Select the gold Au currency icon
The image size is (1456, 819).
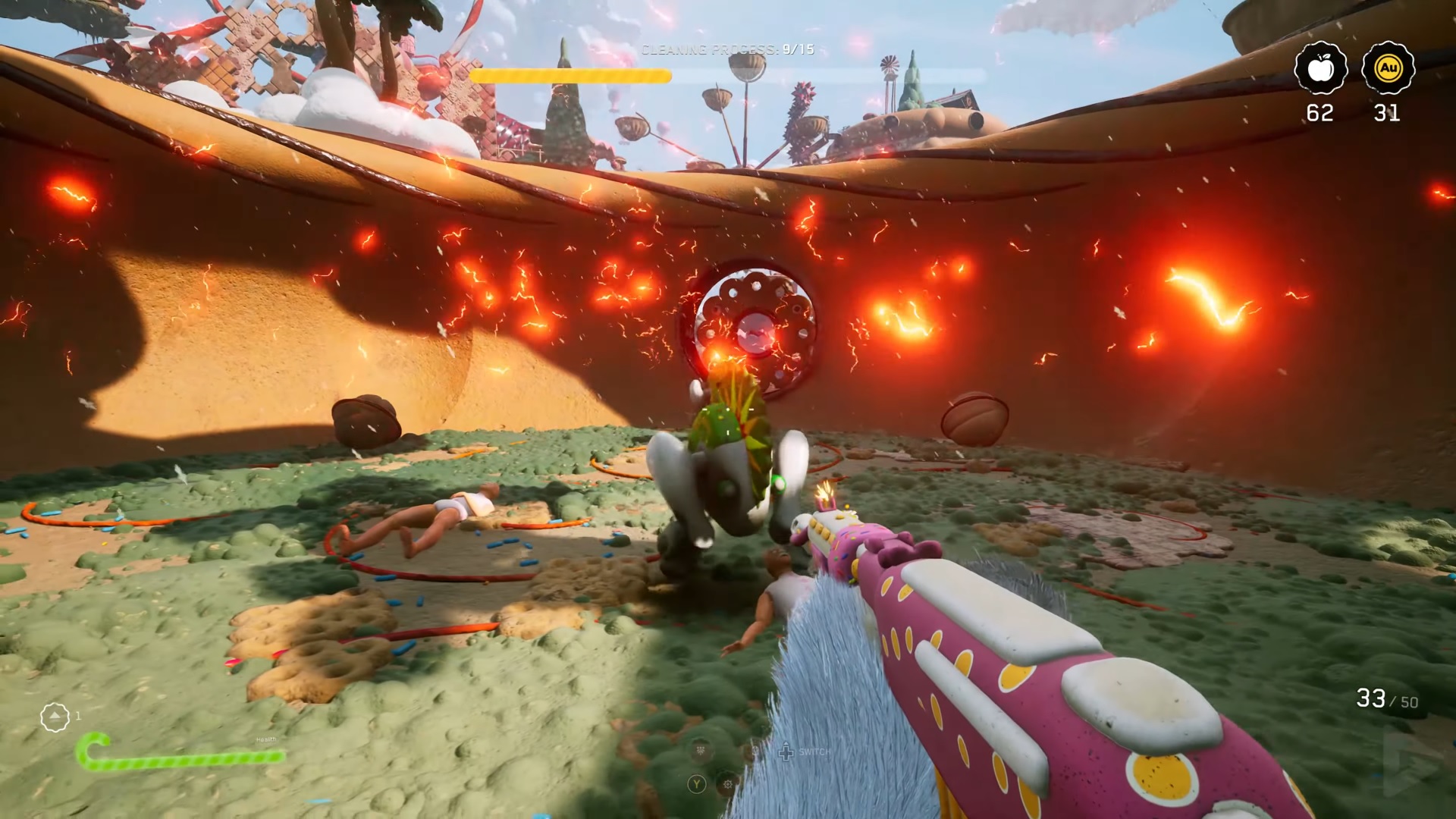[1387, 69]
